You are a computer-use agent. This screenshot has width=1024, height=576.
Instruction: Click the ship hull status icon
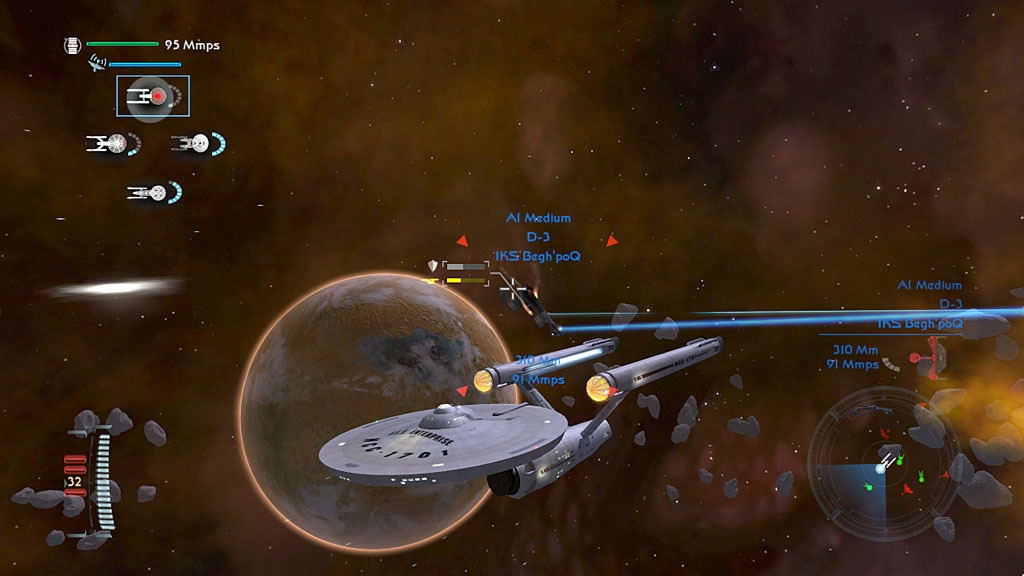pyautogui.click(x=72, y=45)
